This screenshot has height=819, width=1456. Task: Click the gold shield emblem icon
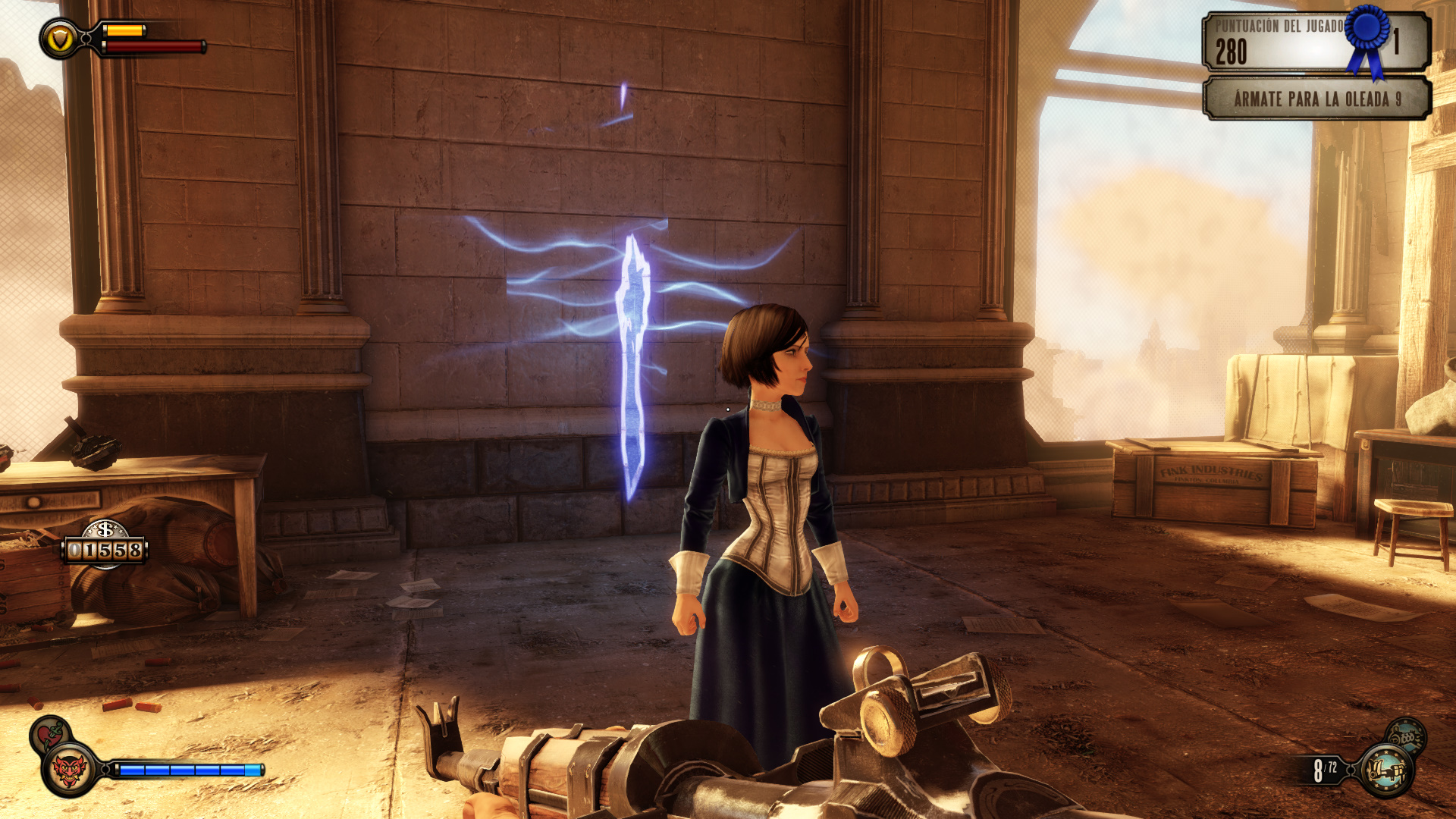coord(59,38)
